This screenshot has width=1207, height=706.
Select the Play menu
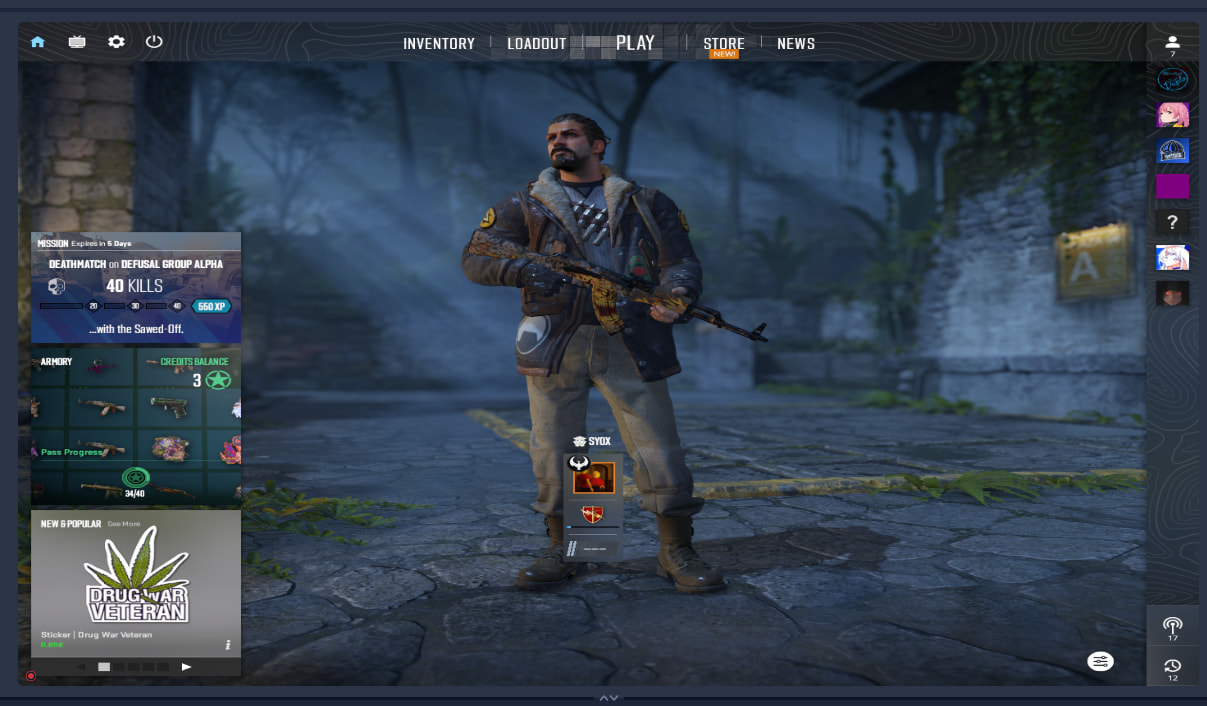[635, 43]
